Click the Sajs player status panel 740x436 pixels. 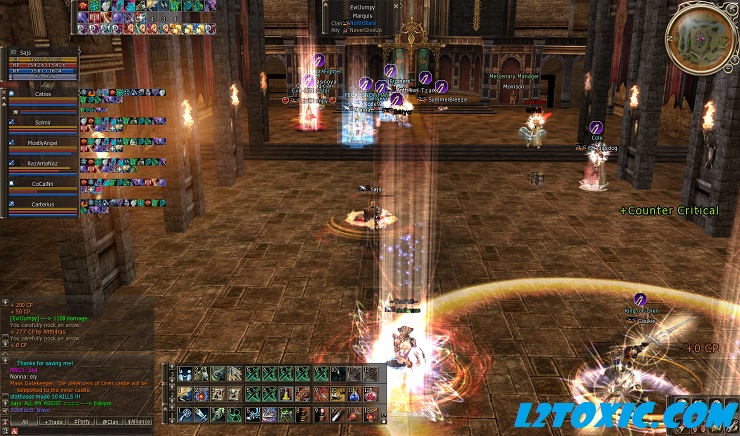[42, 62]
